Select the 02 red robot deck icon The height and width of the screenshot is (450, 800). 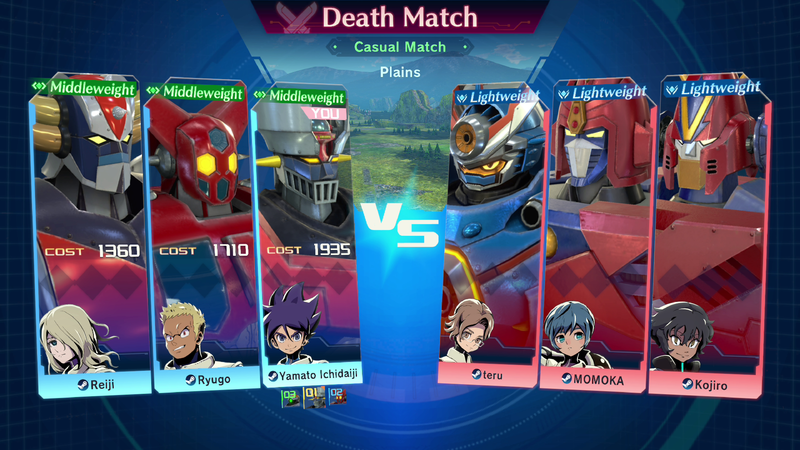pyautogui.click(x=337, y=399)
